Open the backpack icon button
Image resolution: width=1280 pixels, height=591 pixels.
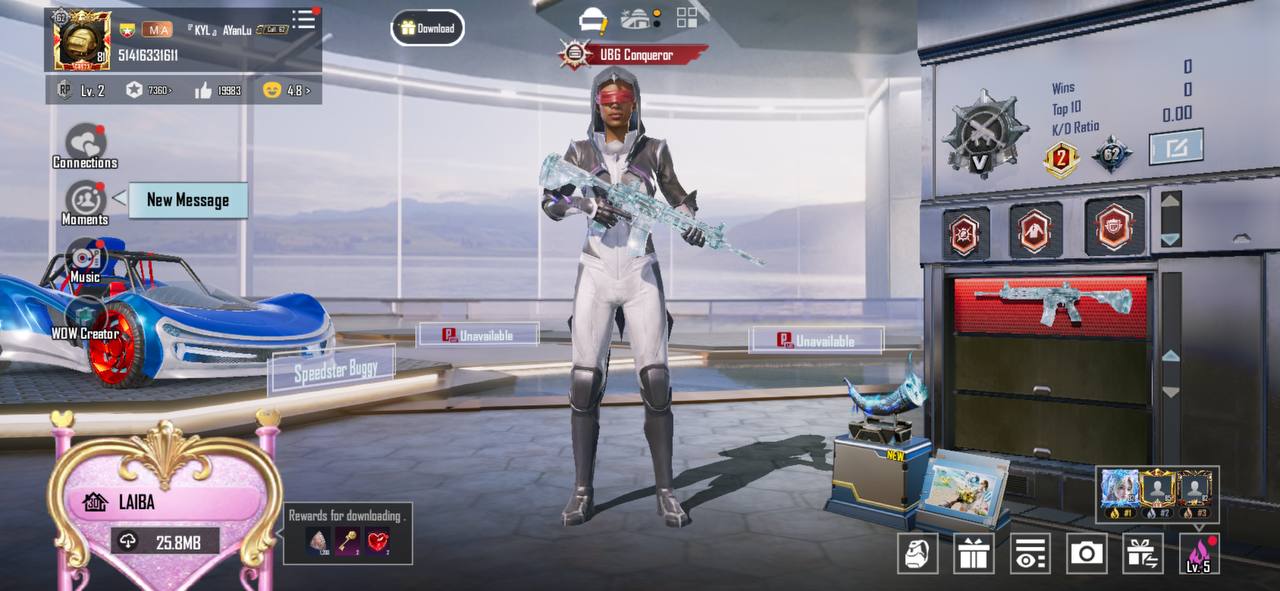tap(917, 553)
